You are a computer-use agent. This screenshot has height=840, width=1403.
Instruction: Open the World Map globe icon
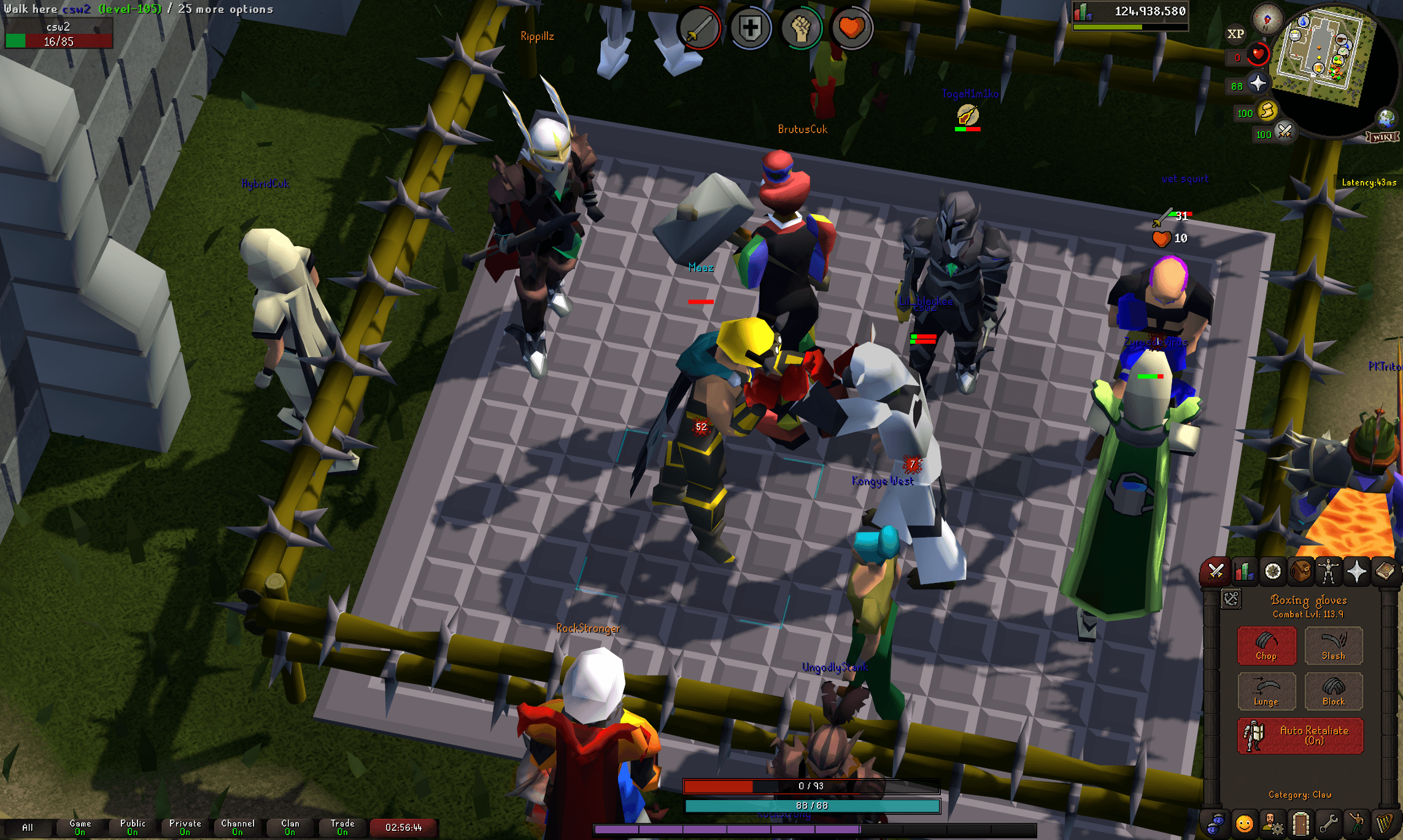(1386, 118)
